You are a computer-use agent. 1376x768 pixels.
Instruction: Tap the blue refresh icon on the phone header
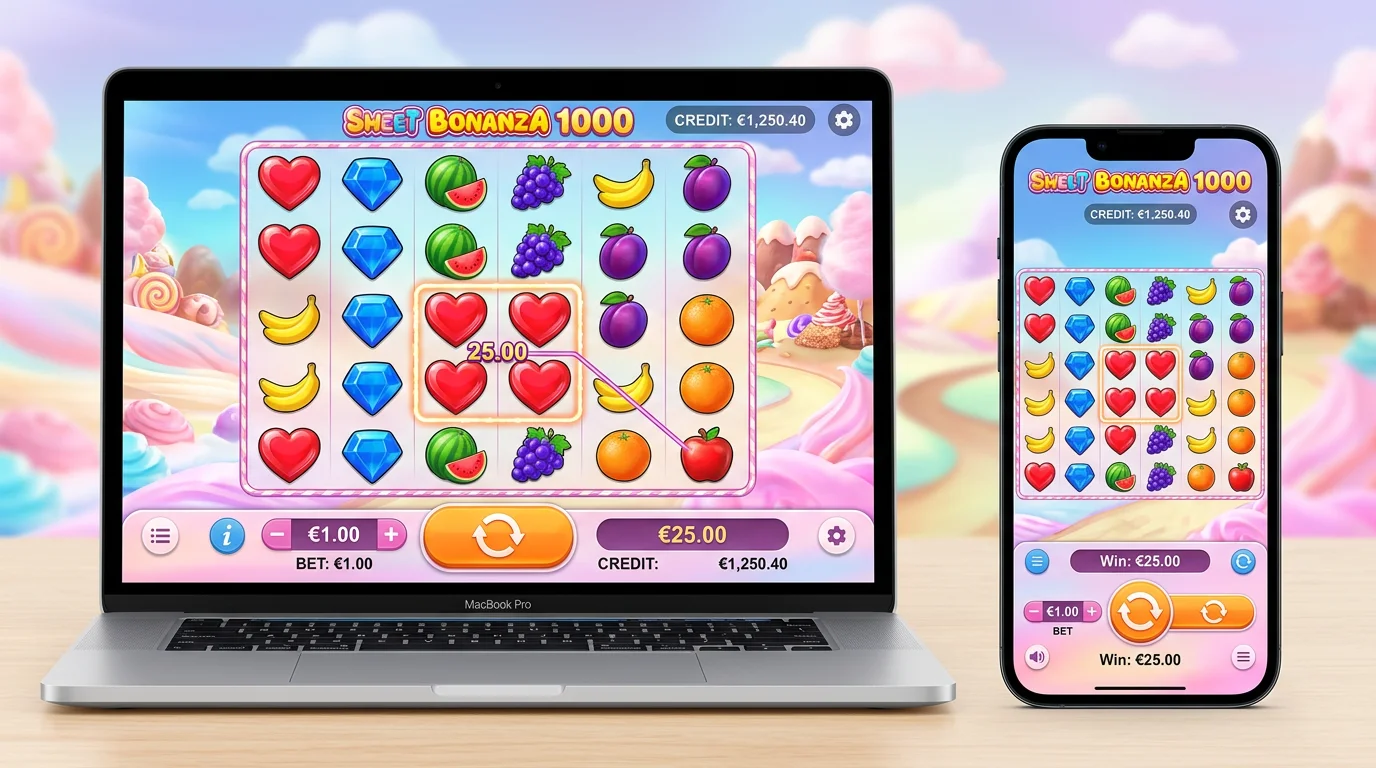click(x=1243, y=561)
